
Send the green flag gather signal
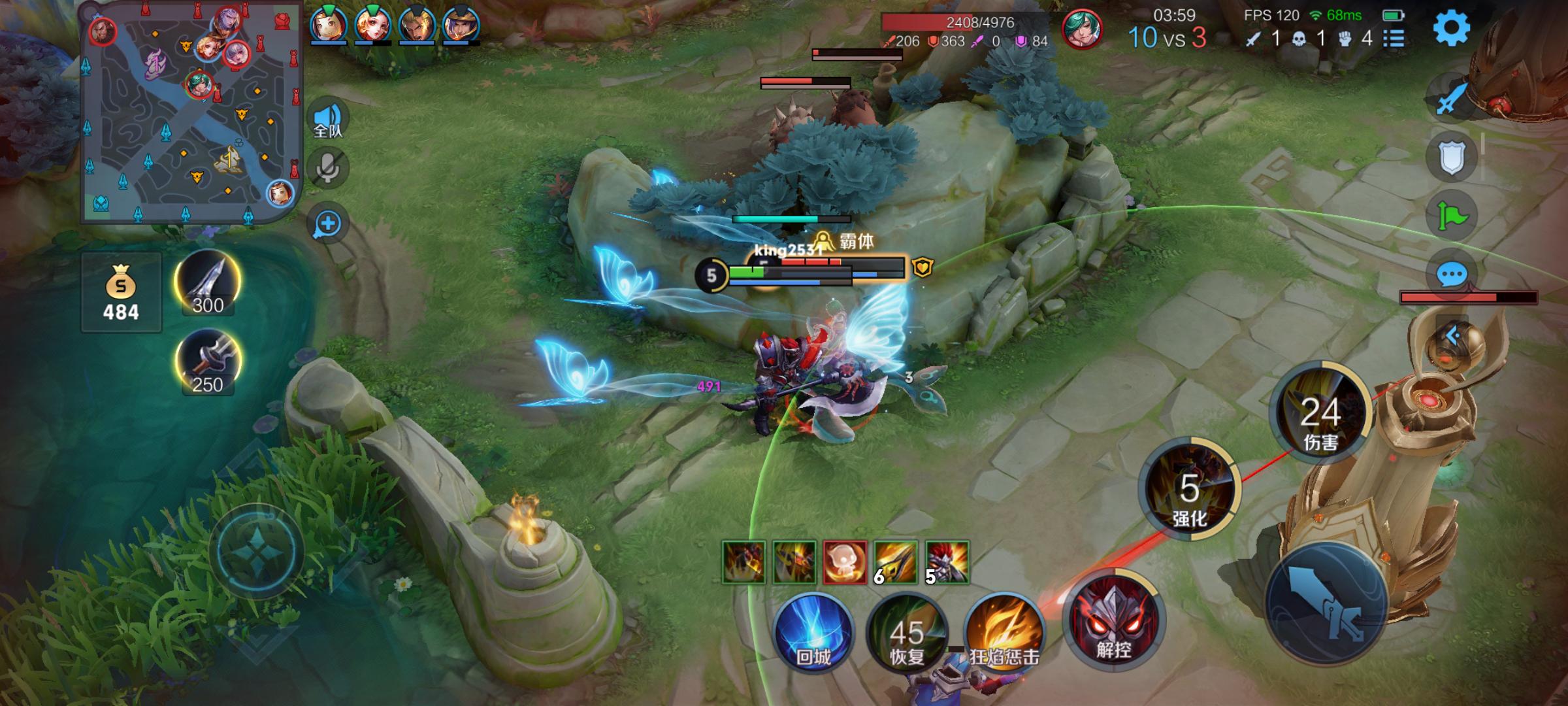[x=1452, y=216]
